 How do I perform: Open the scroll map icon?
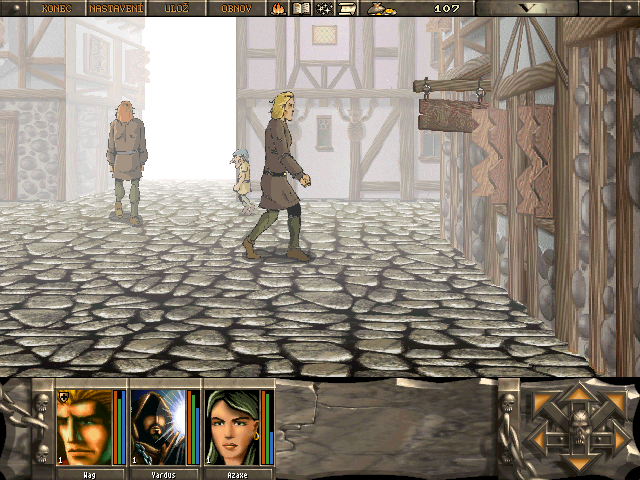click(347, 8)
